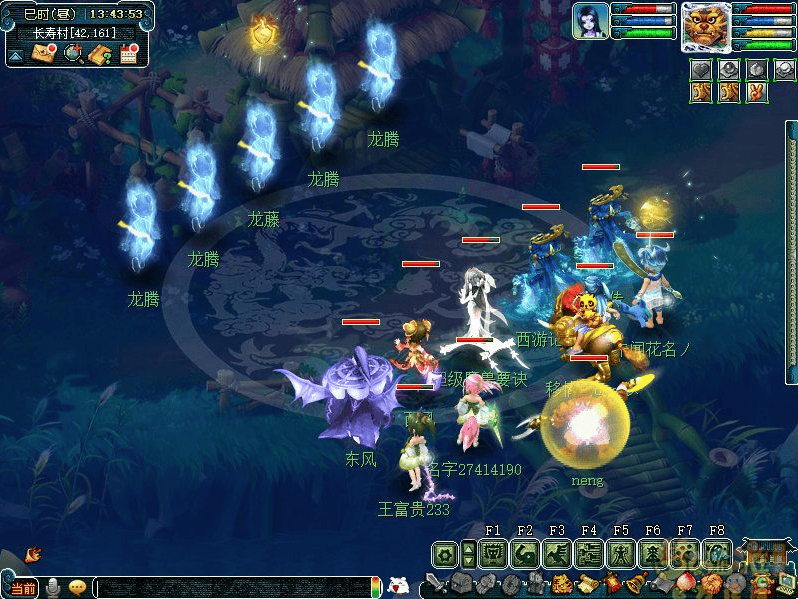The width and height of the screenshot is (798, 599).
Task: Activate the skill slot labeled F7
Action: [x=685, y=553]
